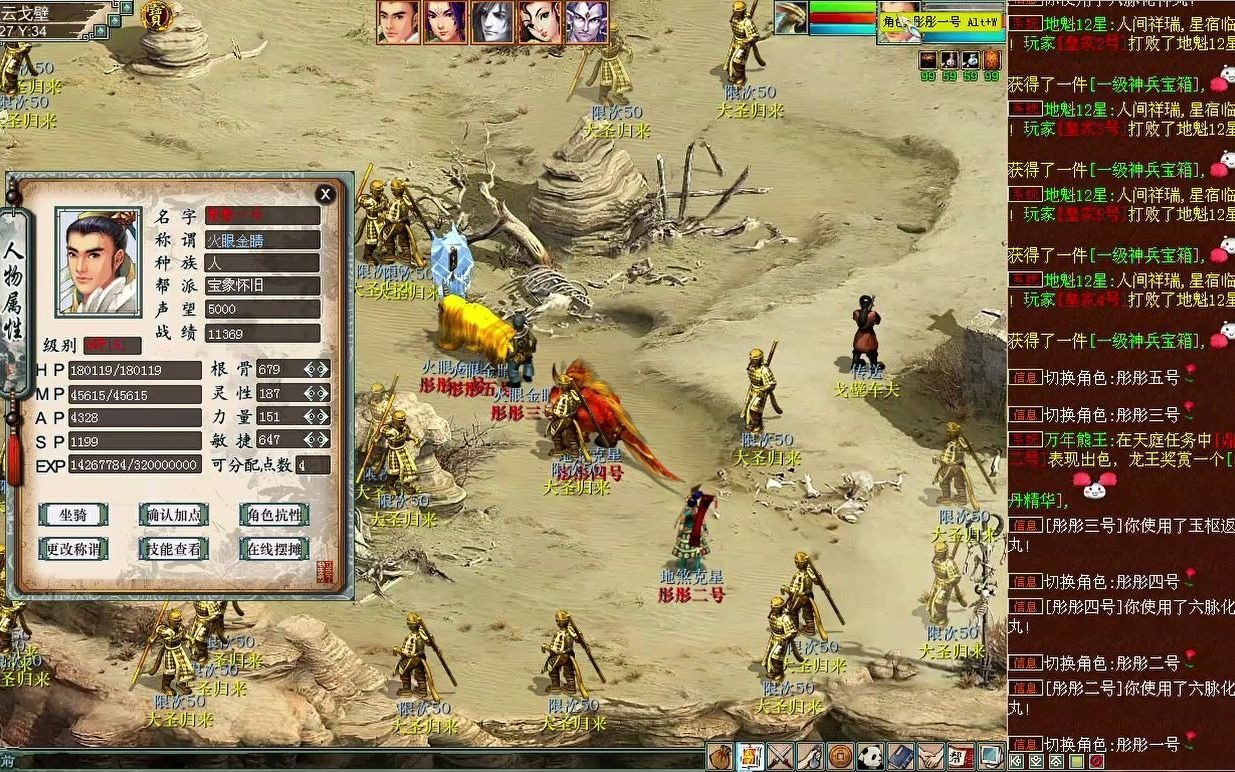Open the 坐骑 mount button
This screenshot has width=1235, height=772.
pos(73,515)
